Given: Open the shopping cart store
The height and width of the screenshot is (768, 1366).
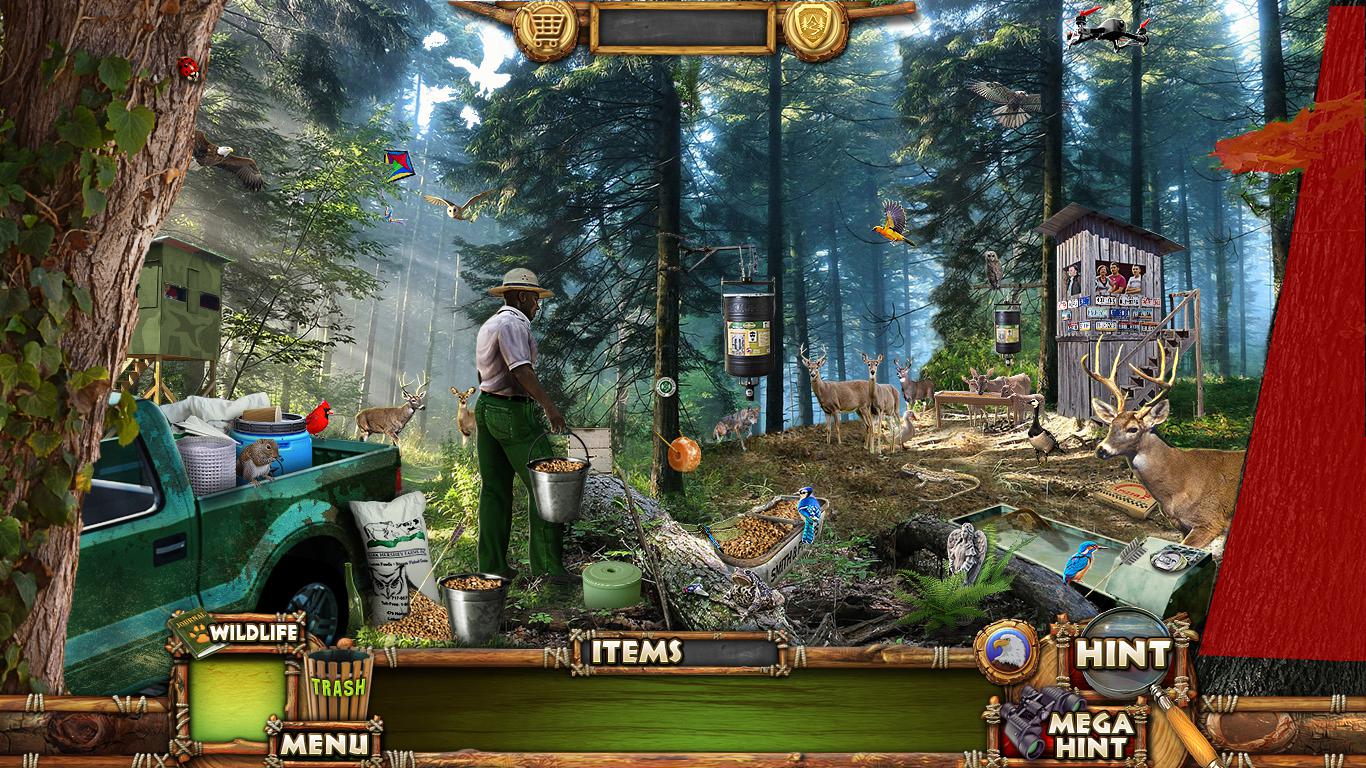Looking at the screenshot, I should click(546, 29).
